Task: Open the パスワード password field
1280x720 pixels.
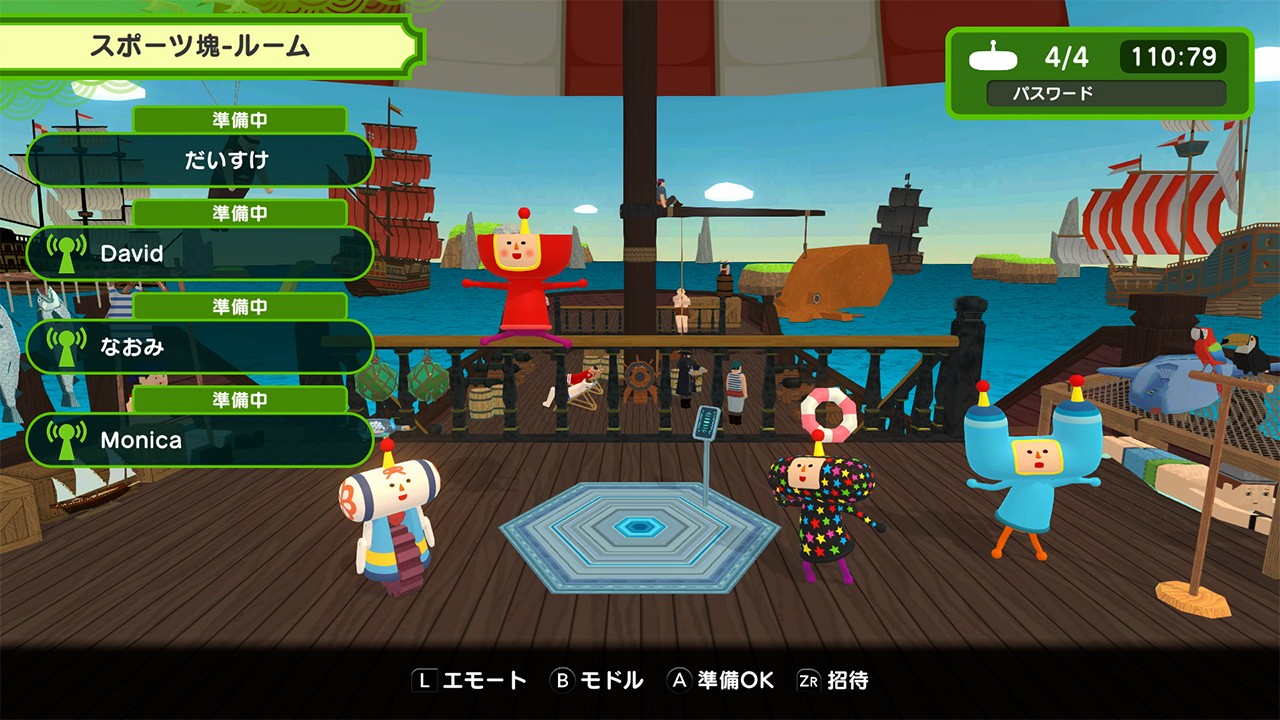Action: pyautogui.click(x=1106, y=94)
